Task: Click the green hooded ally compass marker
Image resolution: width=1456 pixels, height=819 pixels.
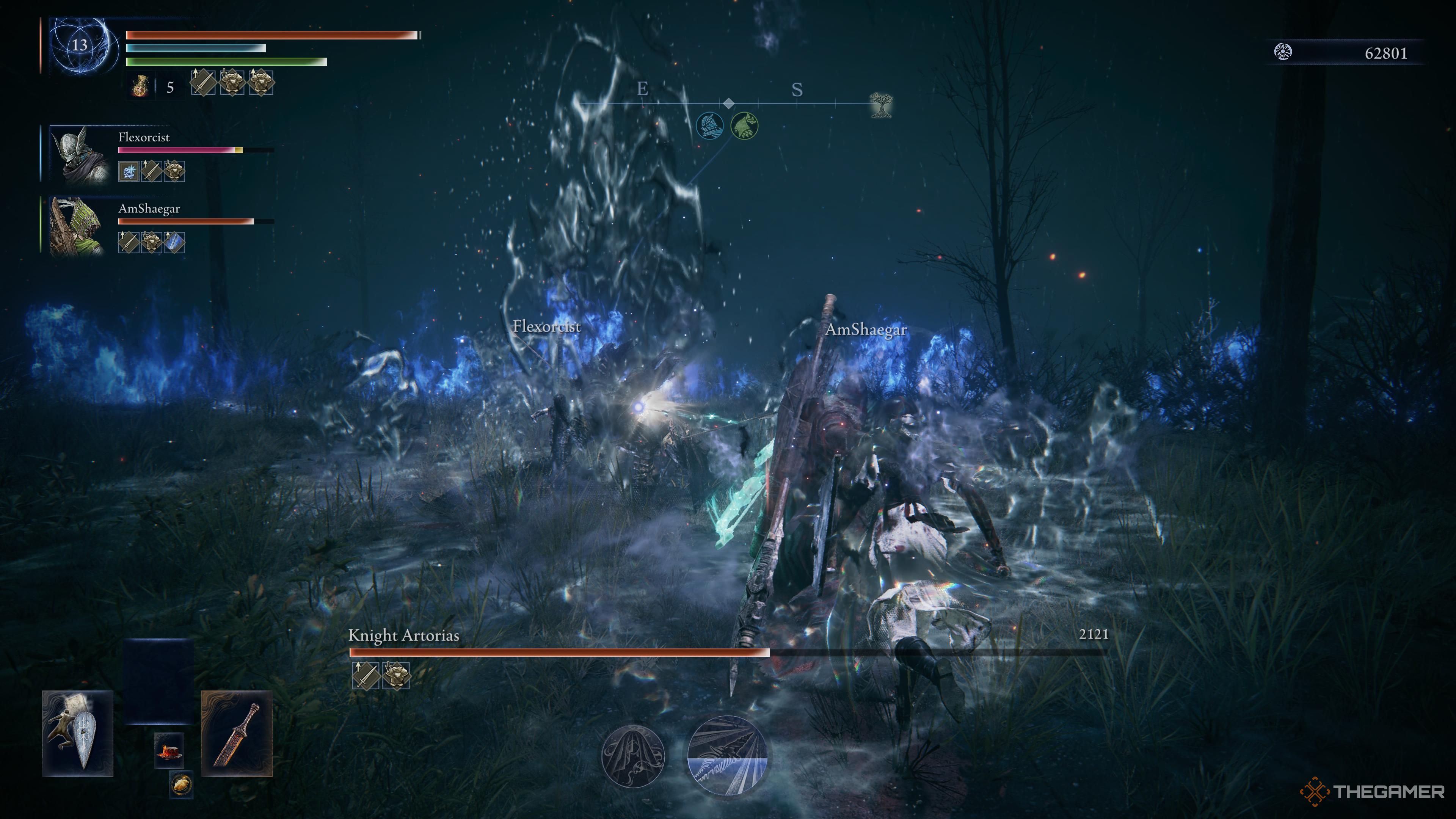Action: tap(744, 126)
